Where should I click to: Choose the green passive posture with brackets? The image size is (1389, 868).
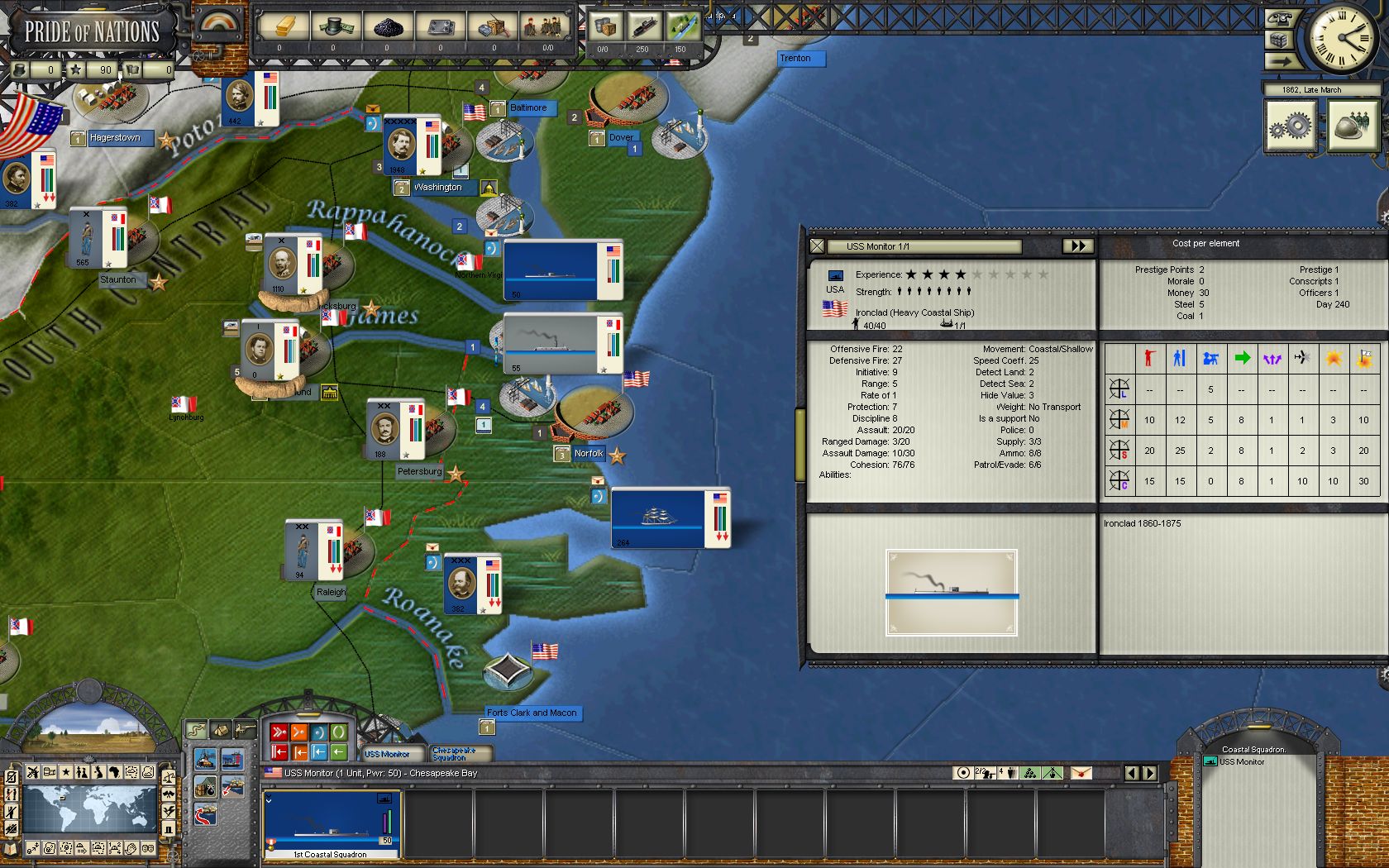click(339, 732)
